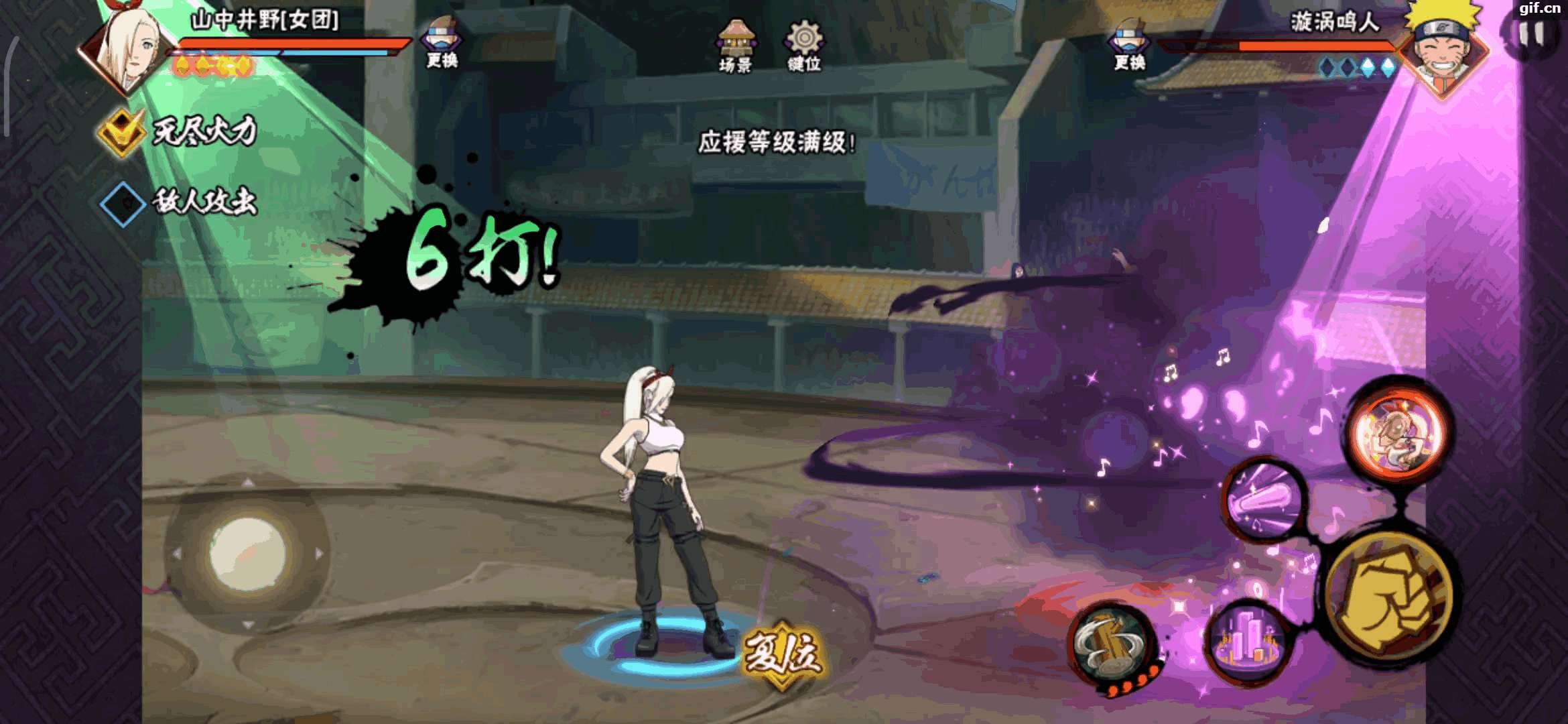The image size is (1568, 724).
Task: Click the 复位 reset button
Action: pyautogui.click(x=783, y=652)
